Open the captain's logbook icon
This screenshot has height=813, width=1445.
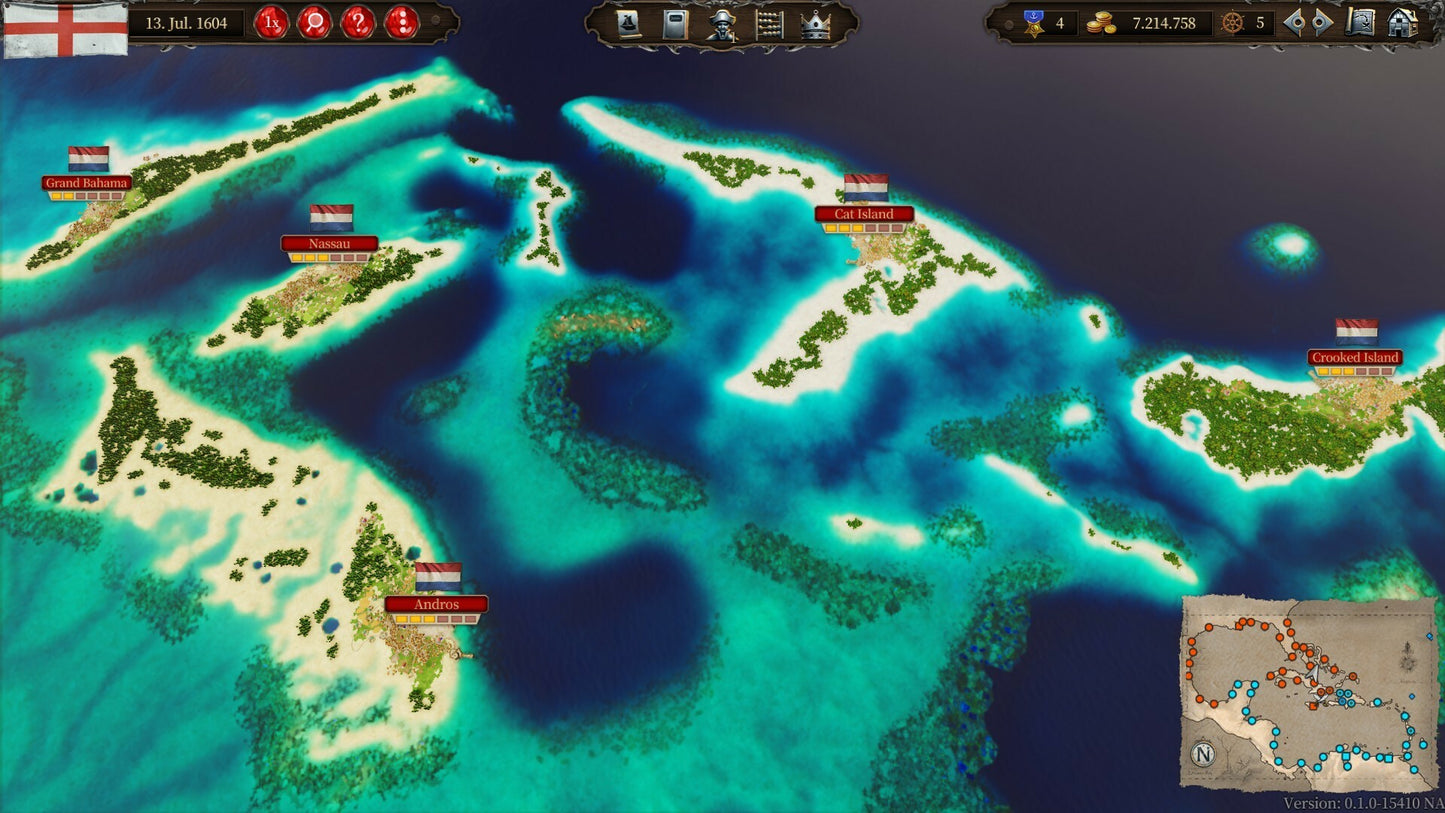point(677,24)
